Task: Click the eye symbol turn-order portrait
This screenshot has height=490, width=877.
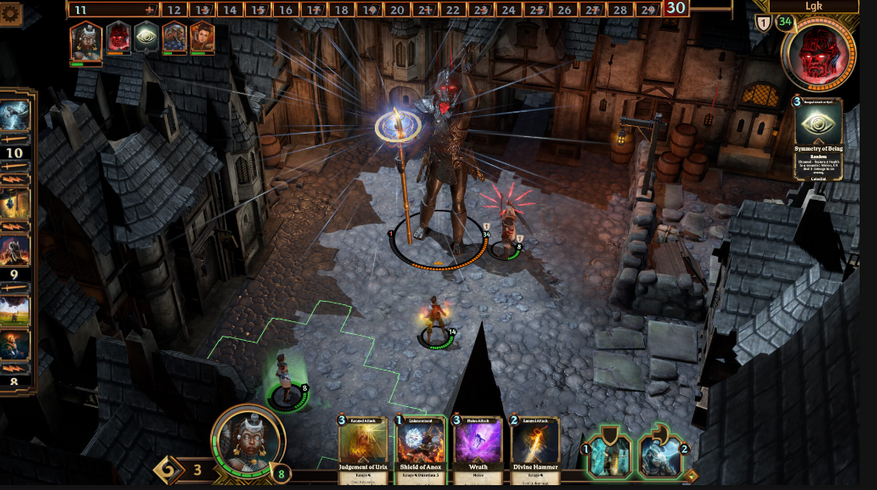Action: point(146,39)
